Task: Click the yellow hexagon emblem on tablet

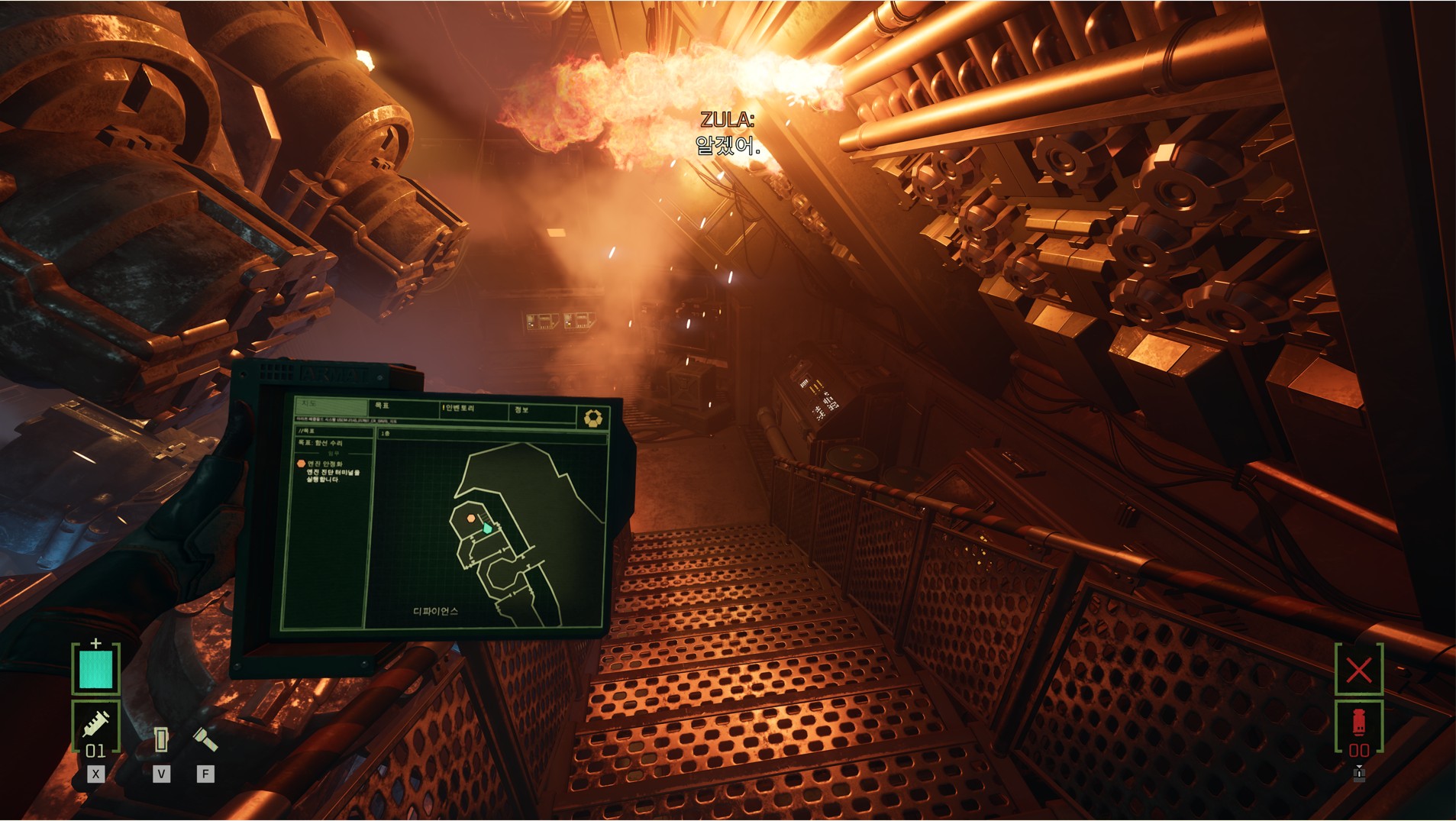Action: coord(593,418)
